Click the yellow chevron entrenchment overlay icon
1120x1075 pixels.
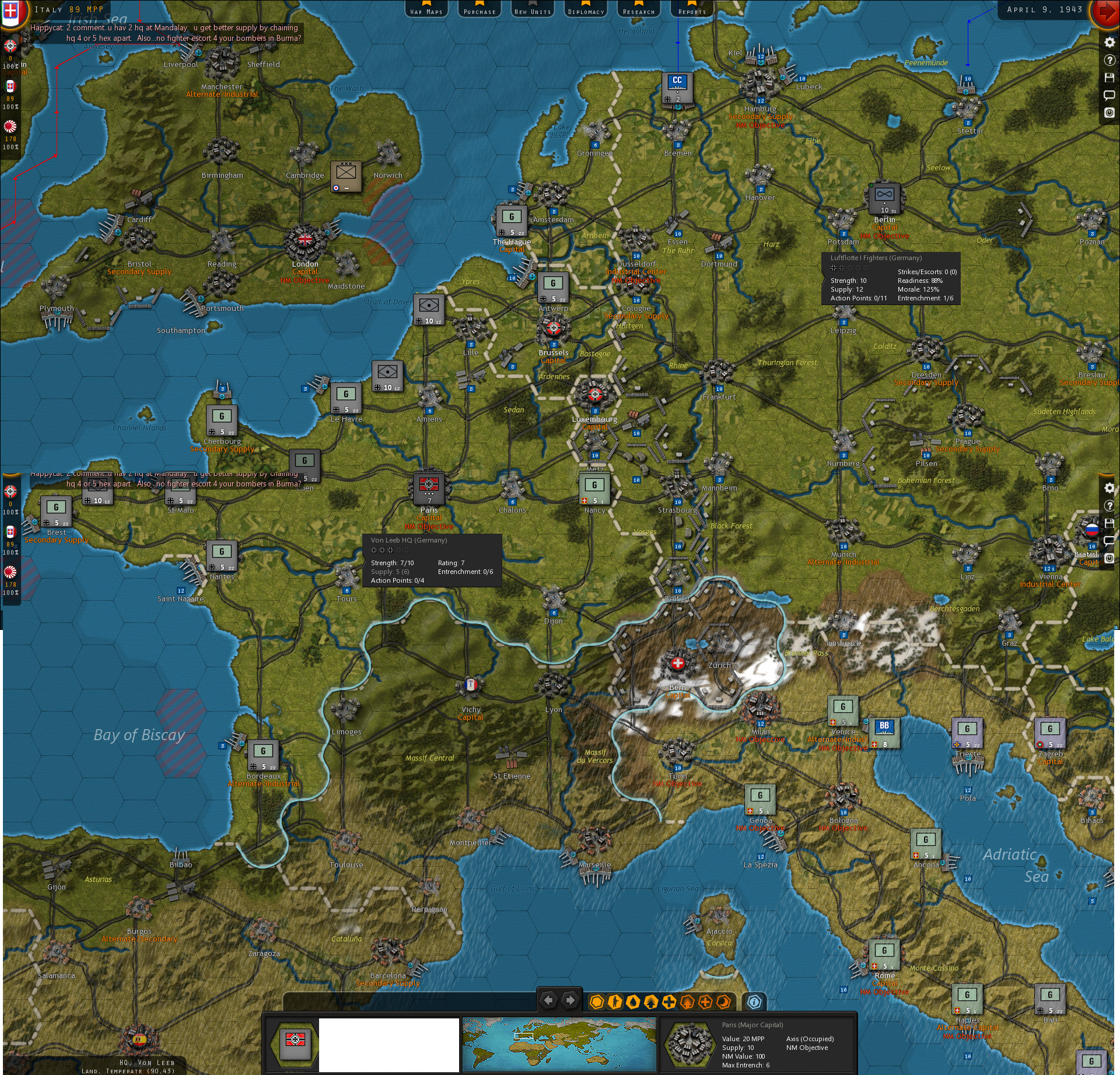point(651,1002)
